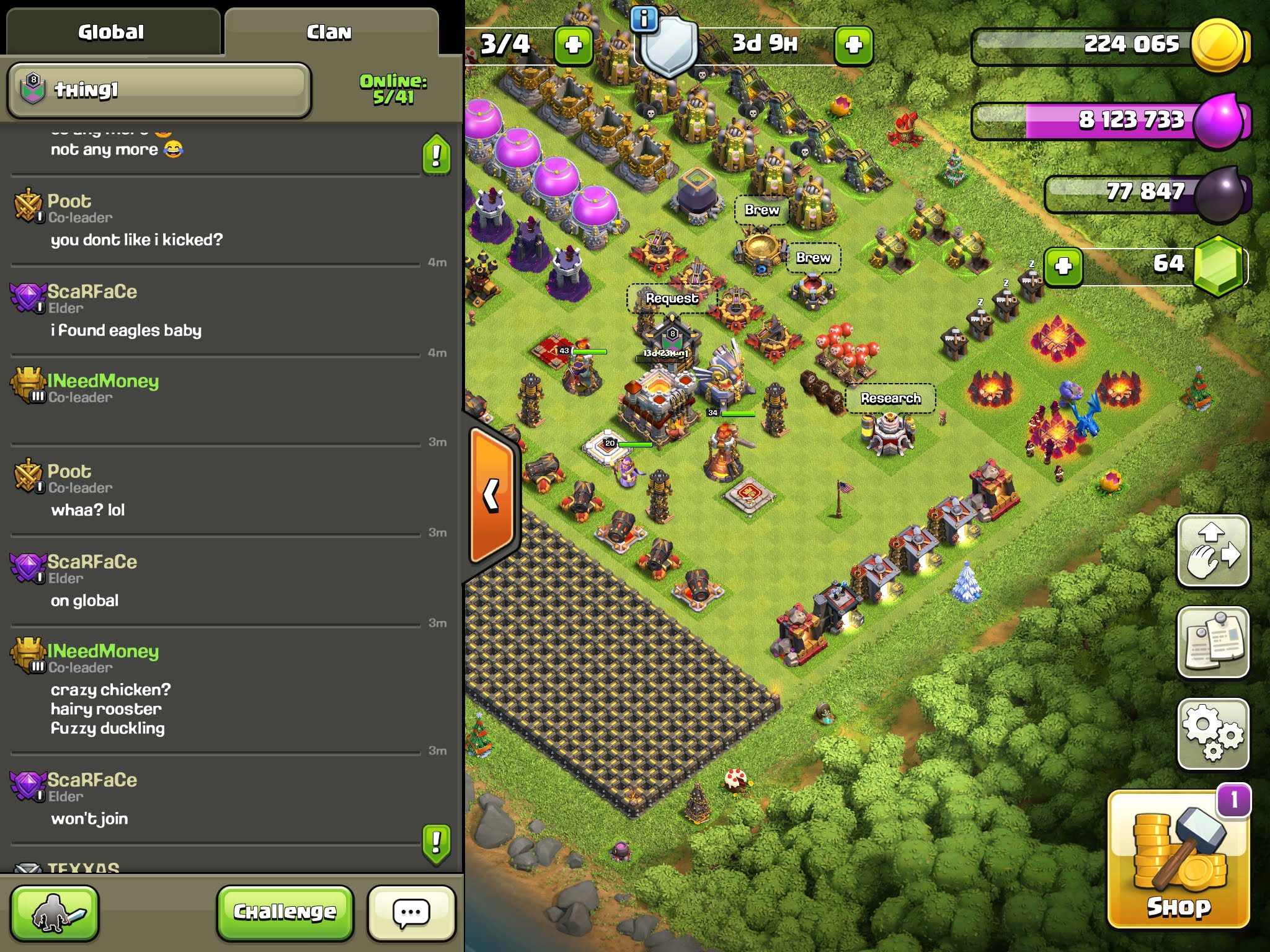Add gems with the green plus
The width and height of the screenshot is (1270, 952).
click(1063, 267)
